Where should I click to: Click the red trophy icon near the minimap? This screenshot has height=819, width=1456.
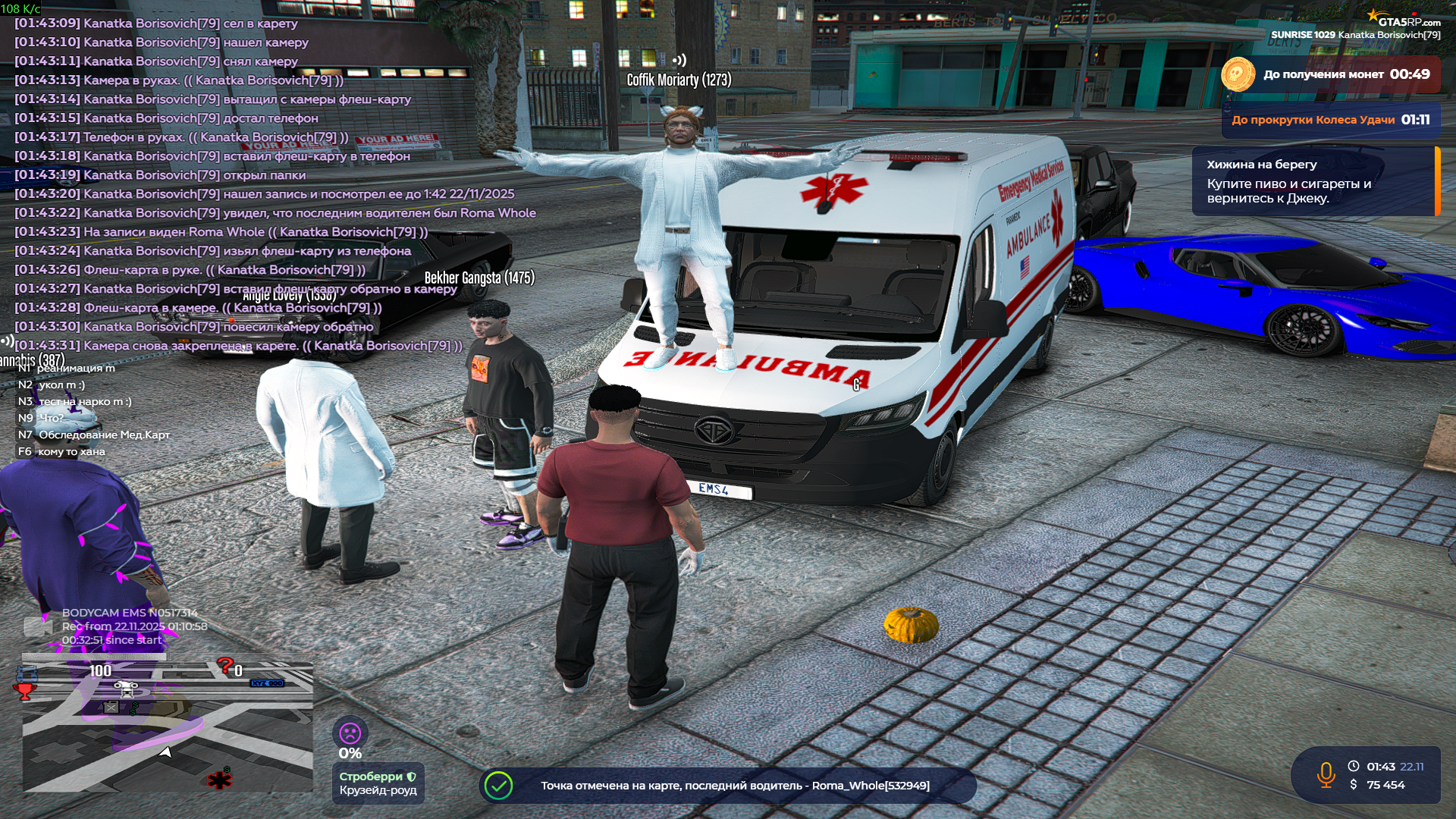(x=25, y=691)
